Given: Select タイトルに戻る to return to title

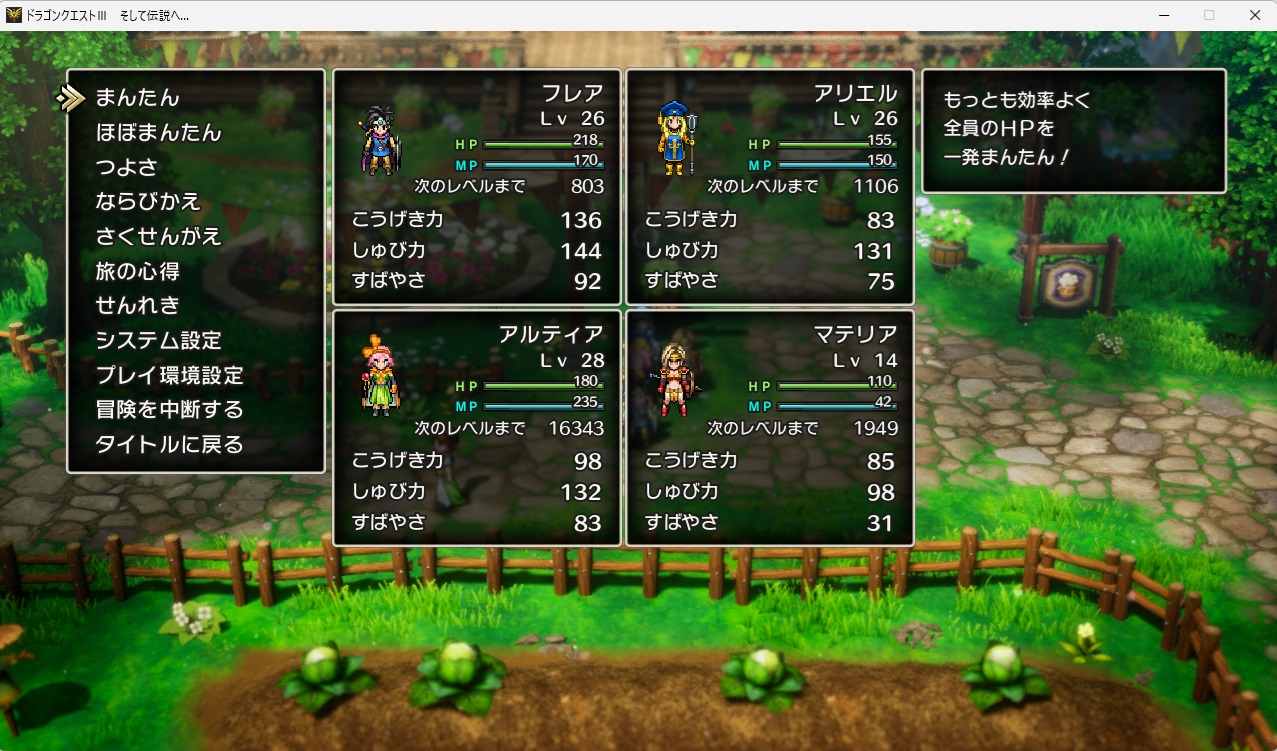Looking at the screenshot, I should click(169, 444).
